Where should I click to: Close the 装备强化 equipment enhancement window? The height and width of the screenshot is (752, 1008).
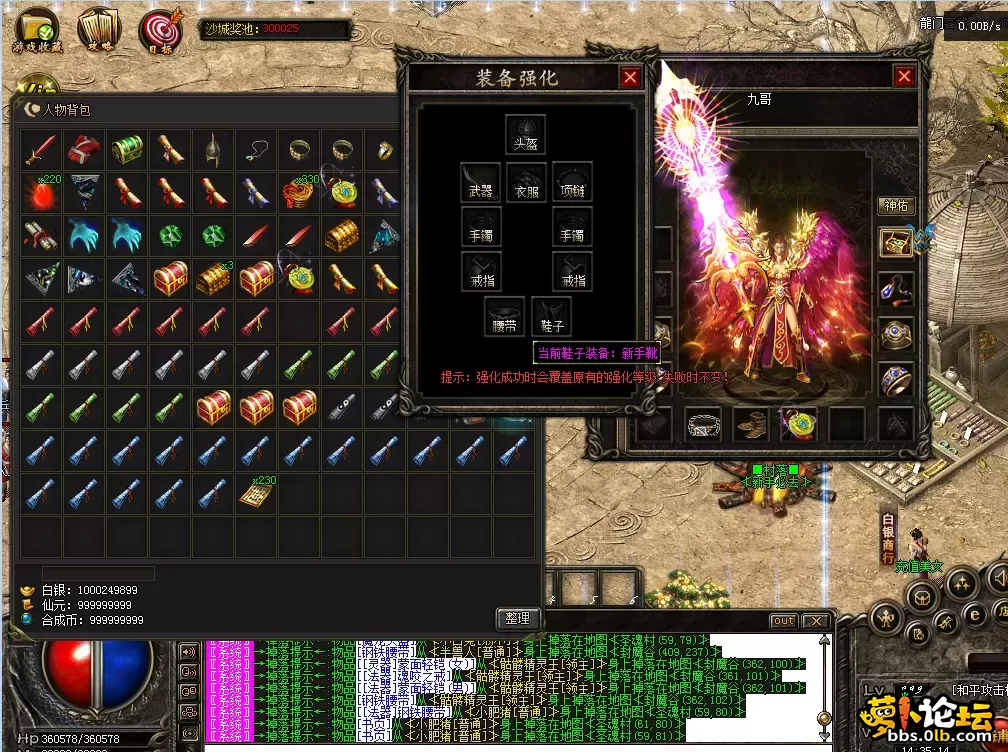tap(630, 77)
